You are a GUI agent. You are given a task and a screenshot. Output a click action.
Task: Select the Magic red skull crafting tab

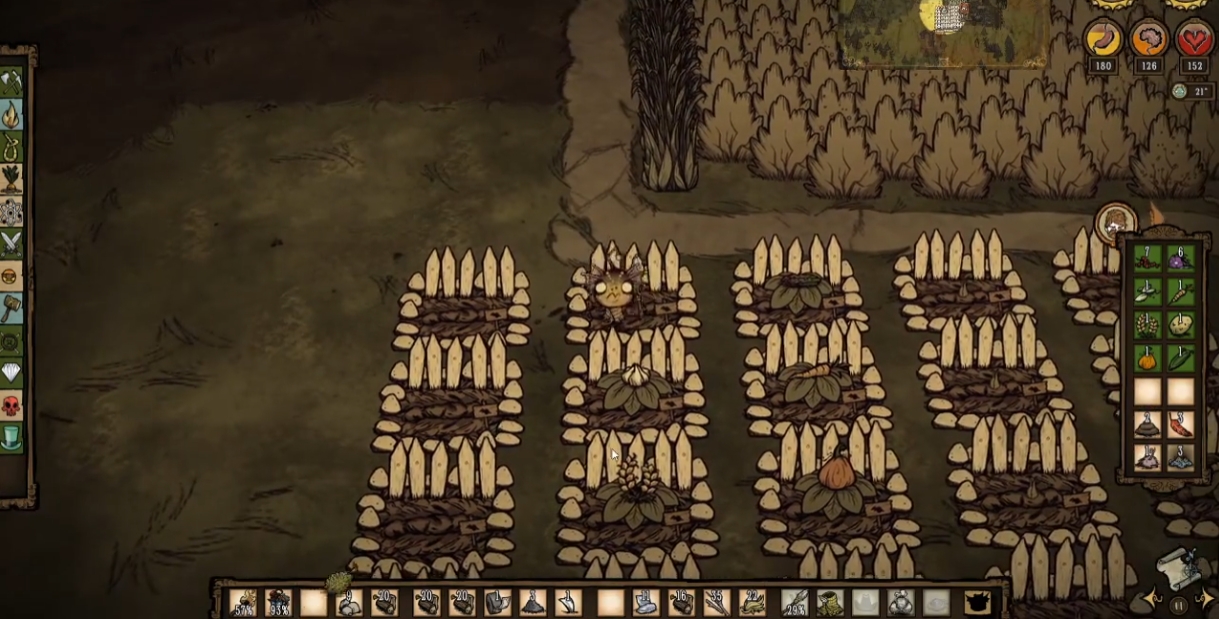[11, 406]
